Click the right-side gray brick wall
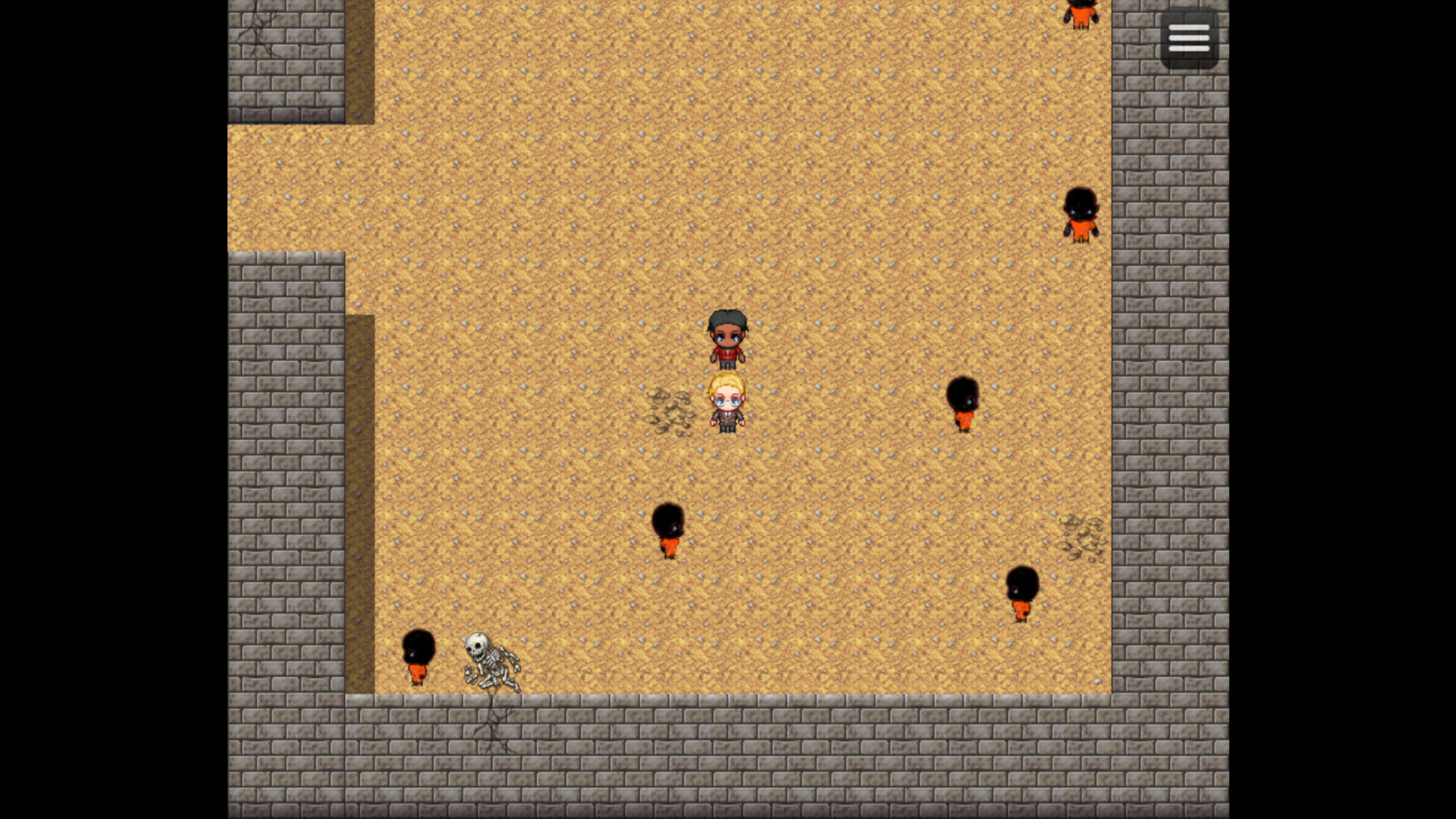The height and width of the screenshot is (819, 1456). (x=1168, y=379)
